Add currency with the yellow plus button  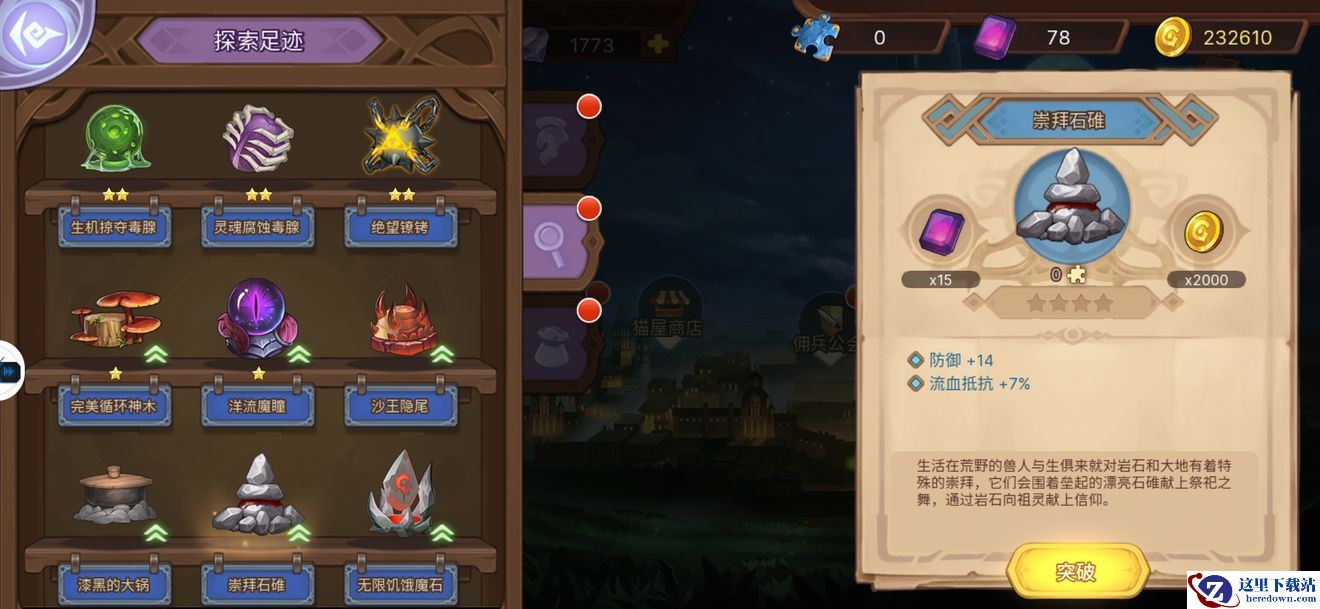[x=657, y=44]
